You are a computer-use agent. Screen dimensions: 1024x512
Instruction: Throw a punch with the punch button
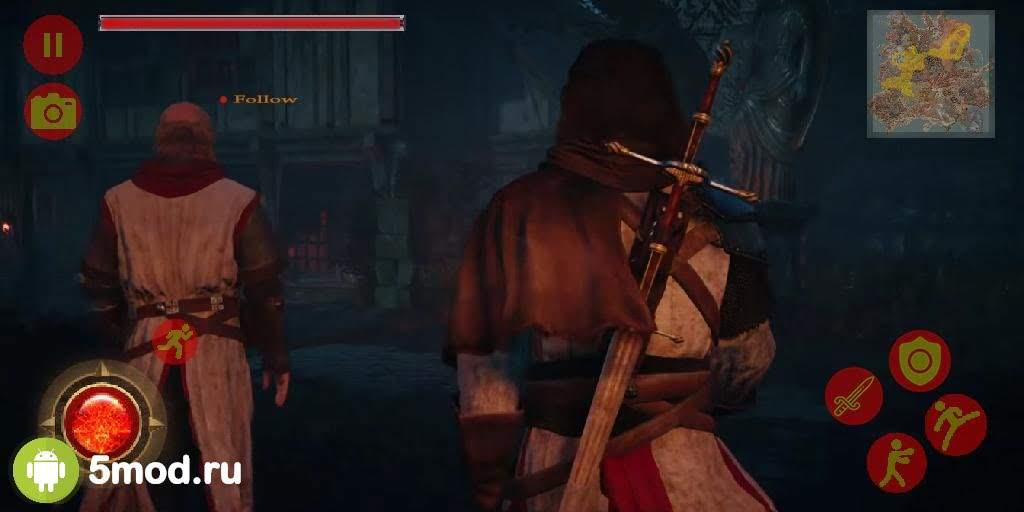896,461
